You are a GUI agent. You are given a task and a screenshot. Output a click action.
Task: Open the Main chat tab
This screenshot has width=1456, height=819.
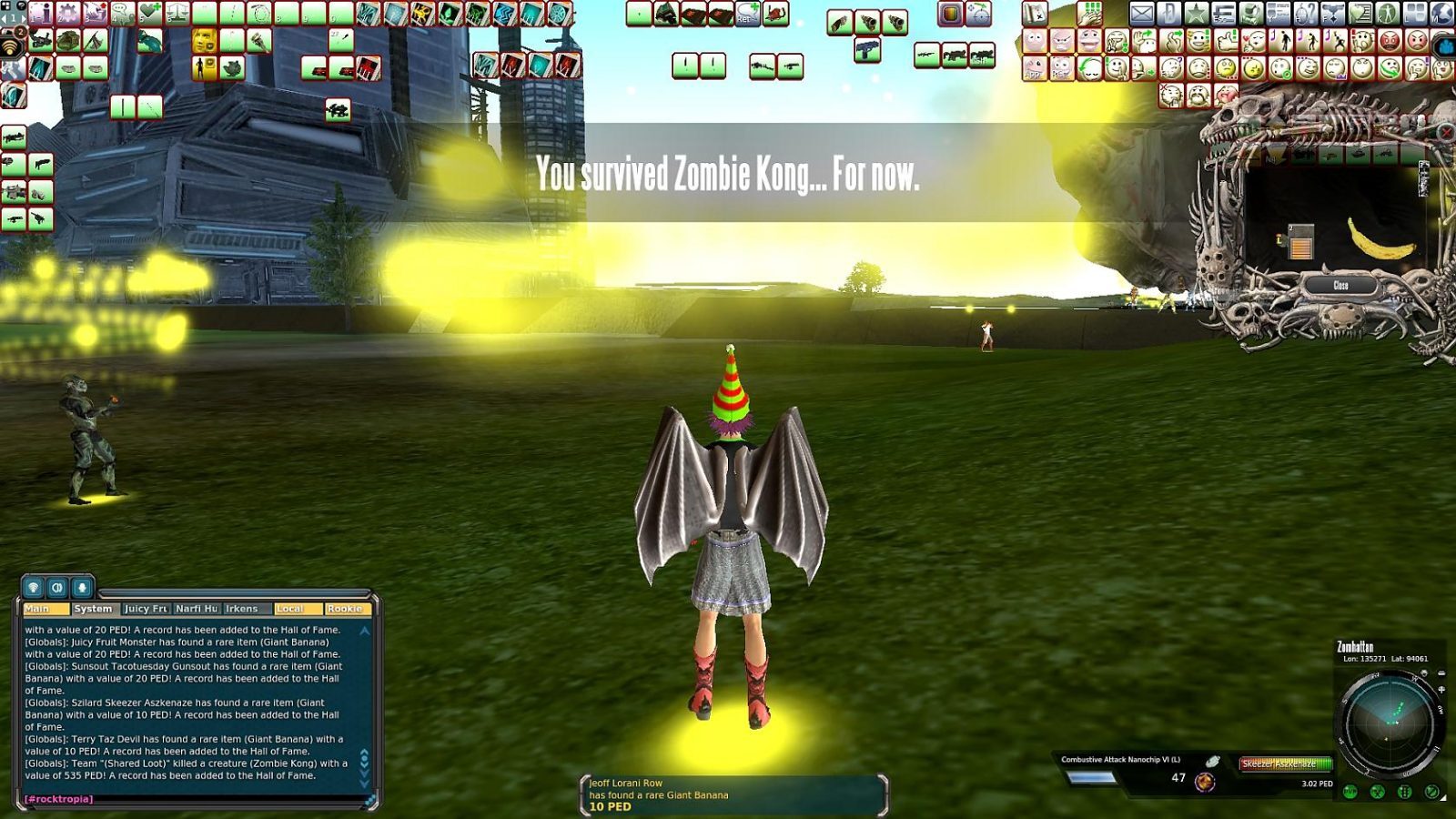point(46,609)
